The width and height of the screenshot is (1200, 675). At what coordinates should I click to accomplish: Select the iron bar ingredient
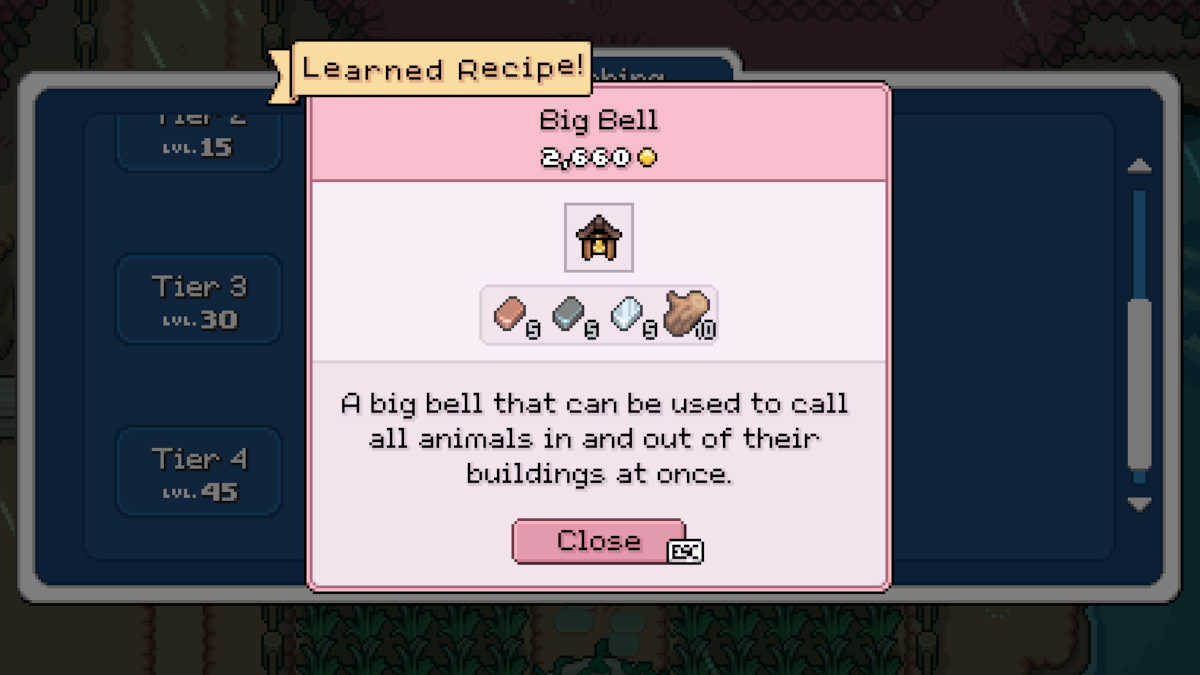[x=571, y=314]
